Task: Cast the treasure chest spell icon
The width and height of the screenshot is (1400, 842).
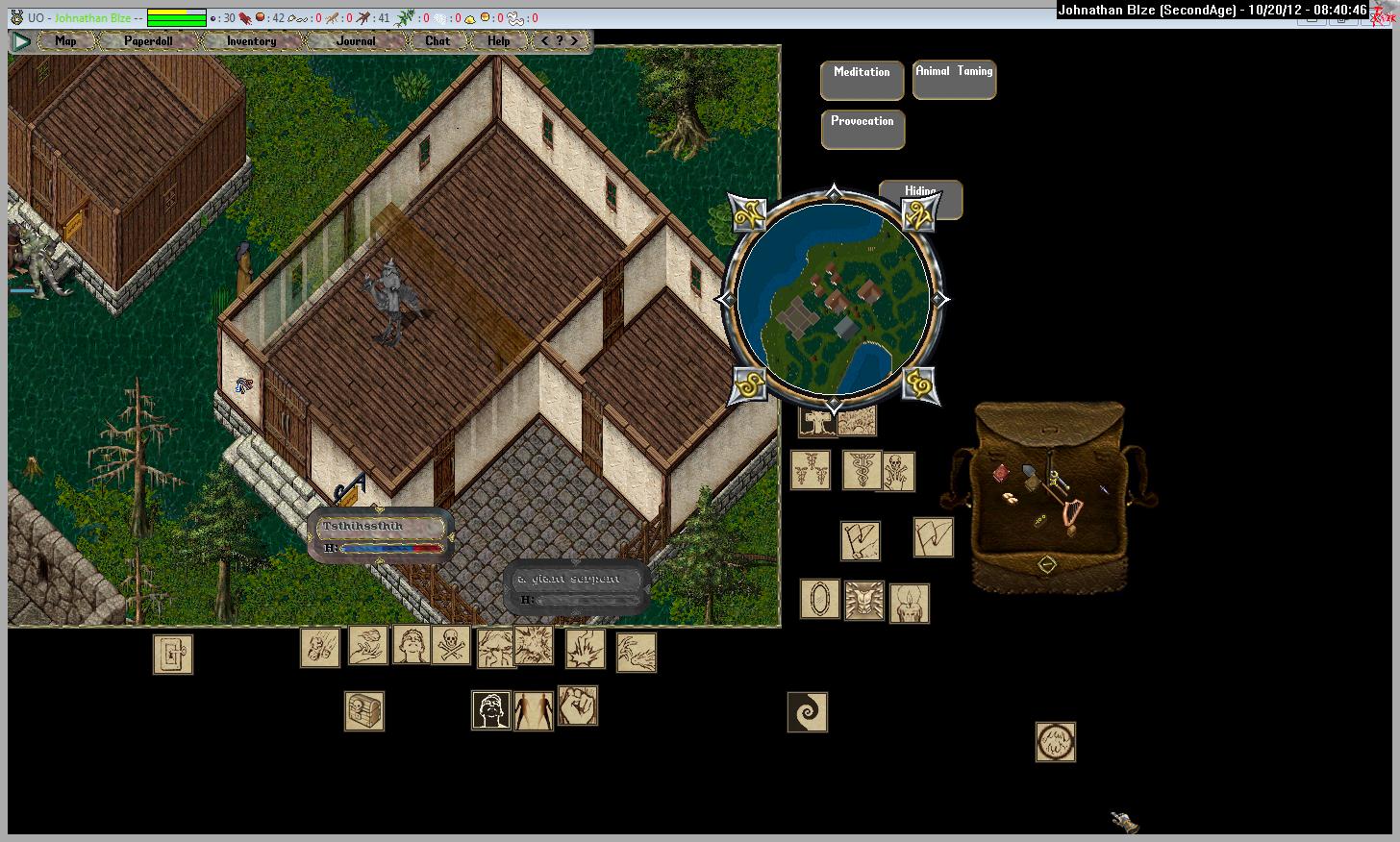Action: pos(364,711)
